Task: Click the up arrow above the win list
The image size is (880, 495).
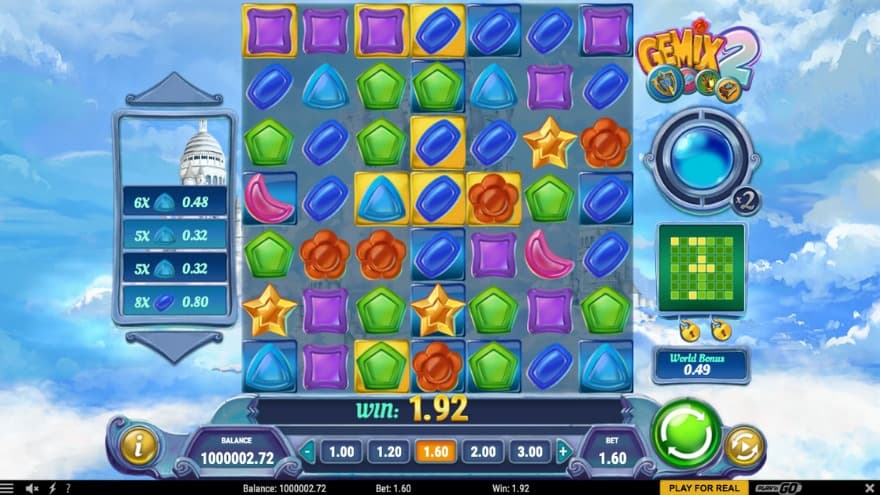Action: [x=174, y=91]
